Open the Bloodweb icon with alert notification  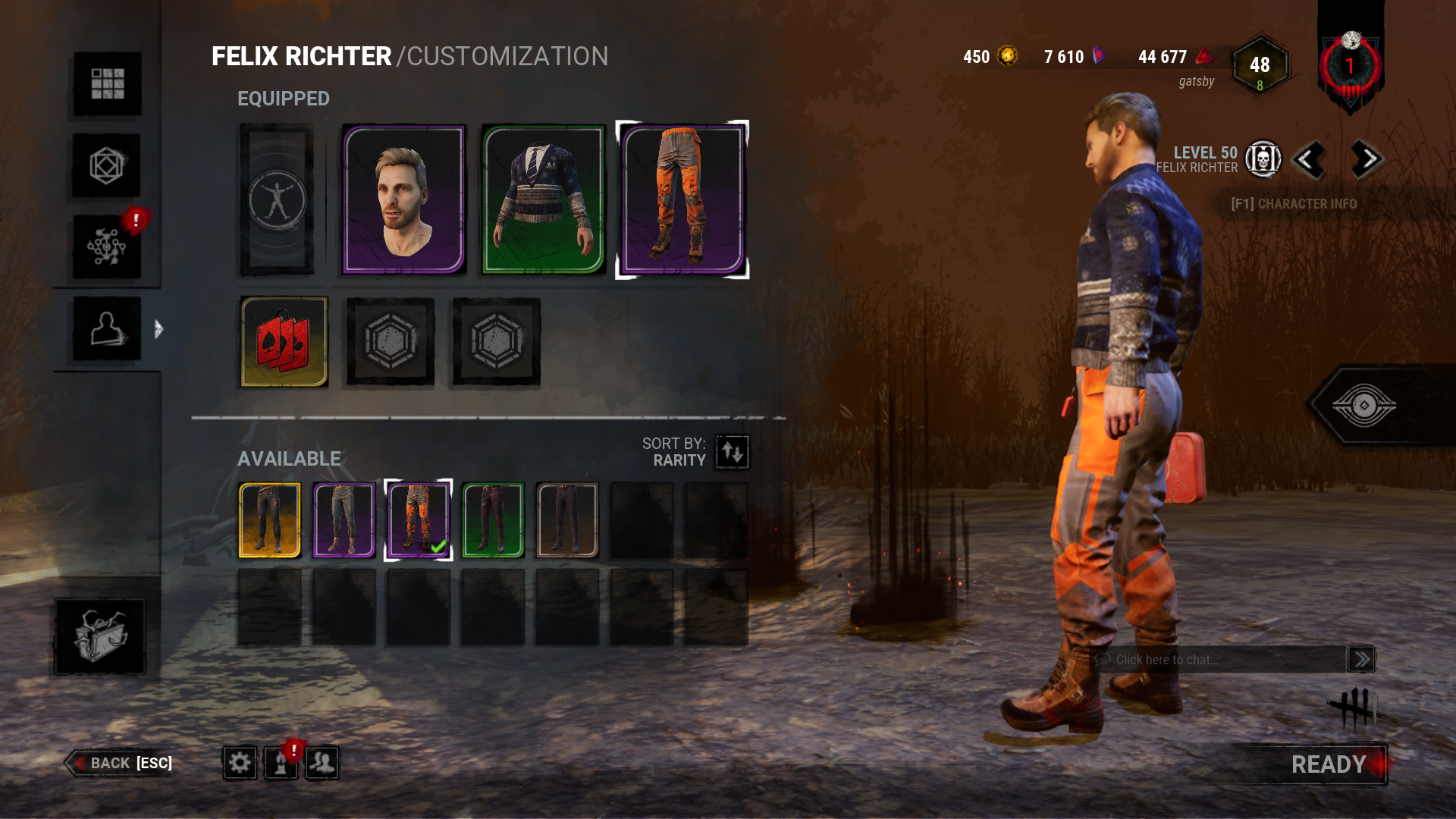(106, 244)
